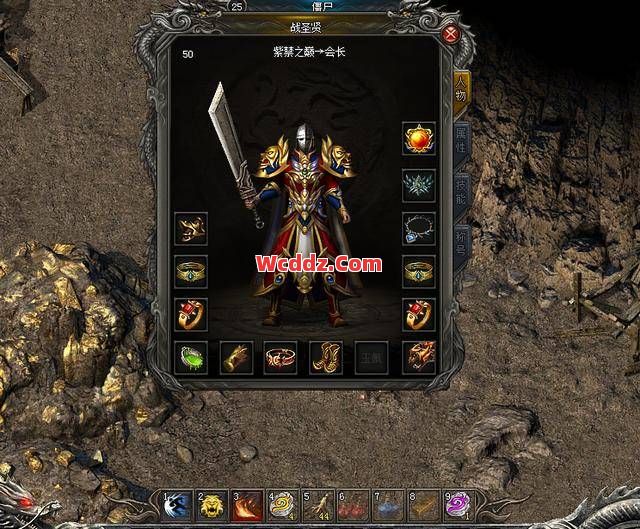Viewport: 640px width, 529px height.
Task: Choose the golden boots equipment slot
Action: coord(326,357)
